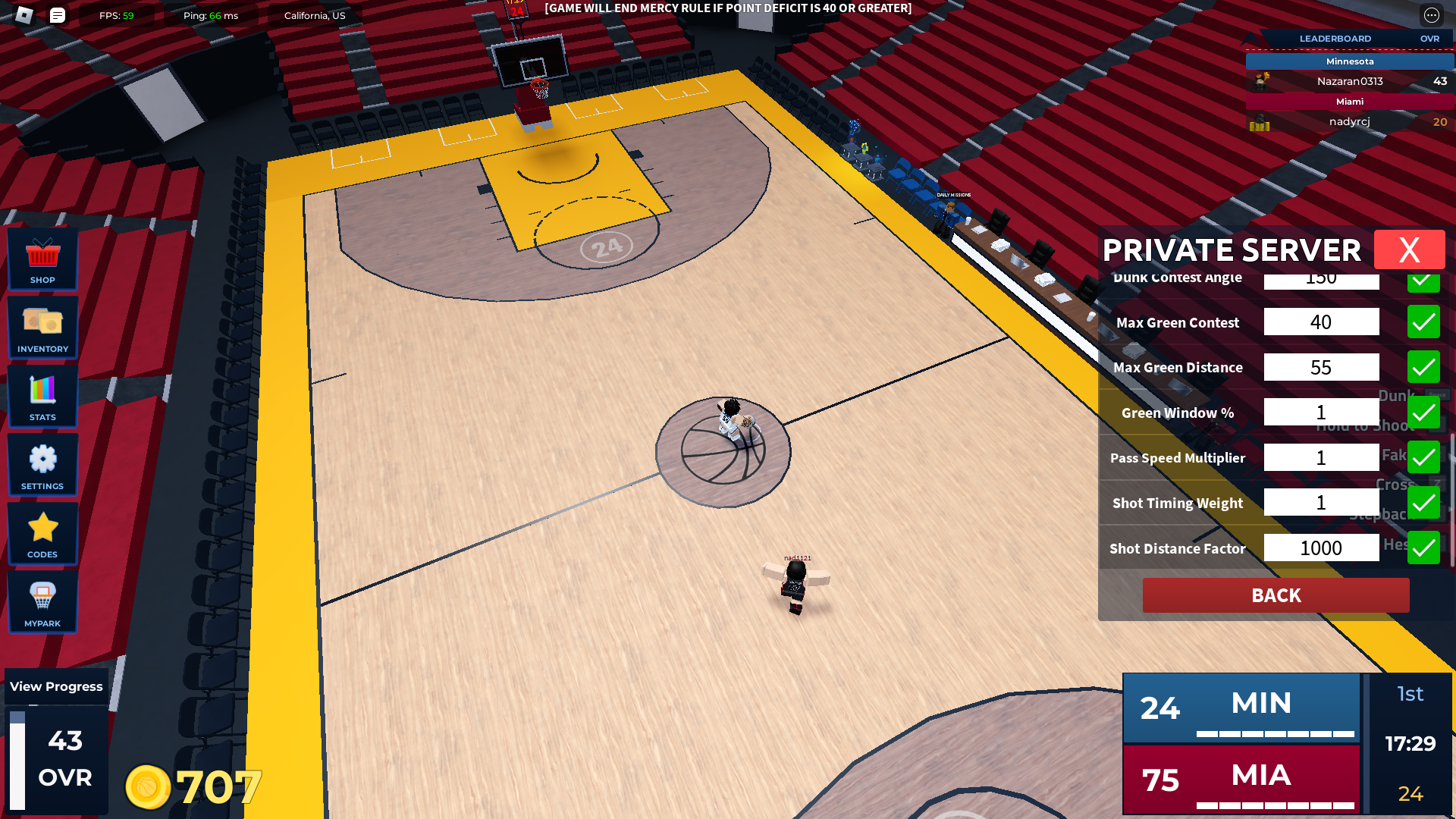Open the Shop menu
Viewport: 1456px width, 819px height.
tap(42, 259)
